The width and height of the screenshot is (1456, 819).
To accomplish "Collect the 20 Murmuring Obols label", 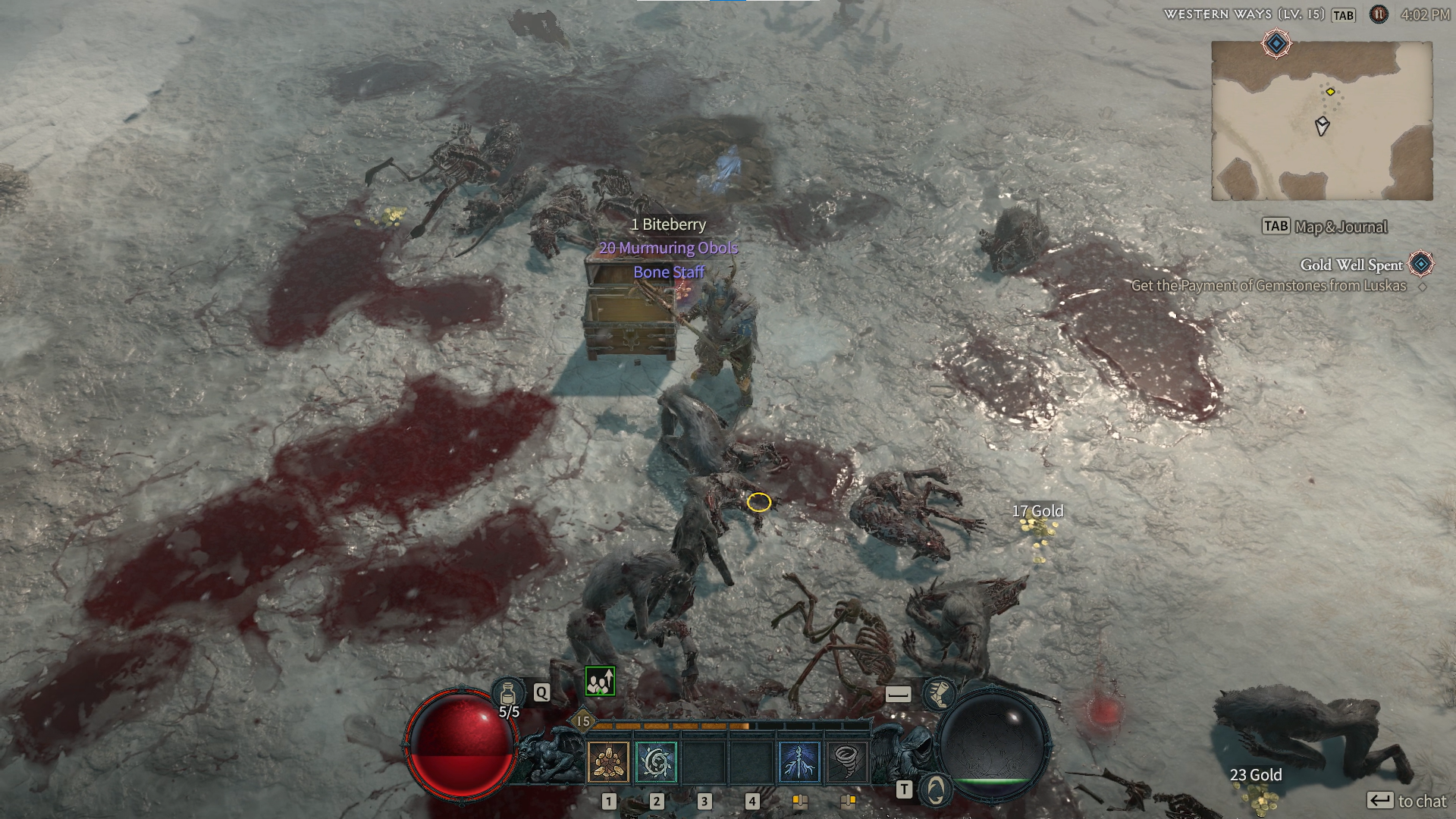I will pyautogui.click(x=668, y=248).
